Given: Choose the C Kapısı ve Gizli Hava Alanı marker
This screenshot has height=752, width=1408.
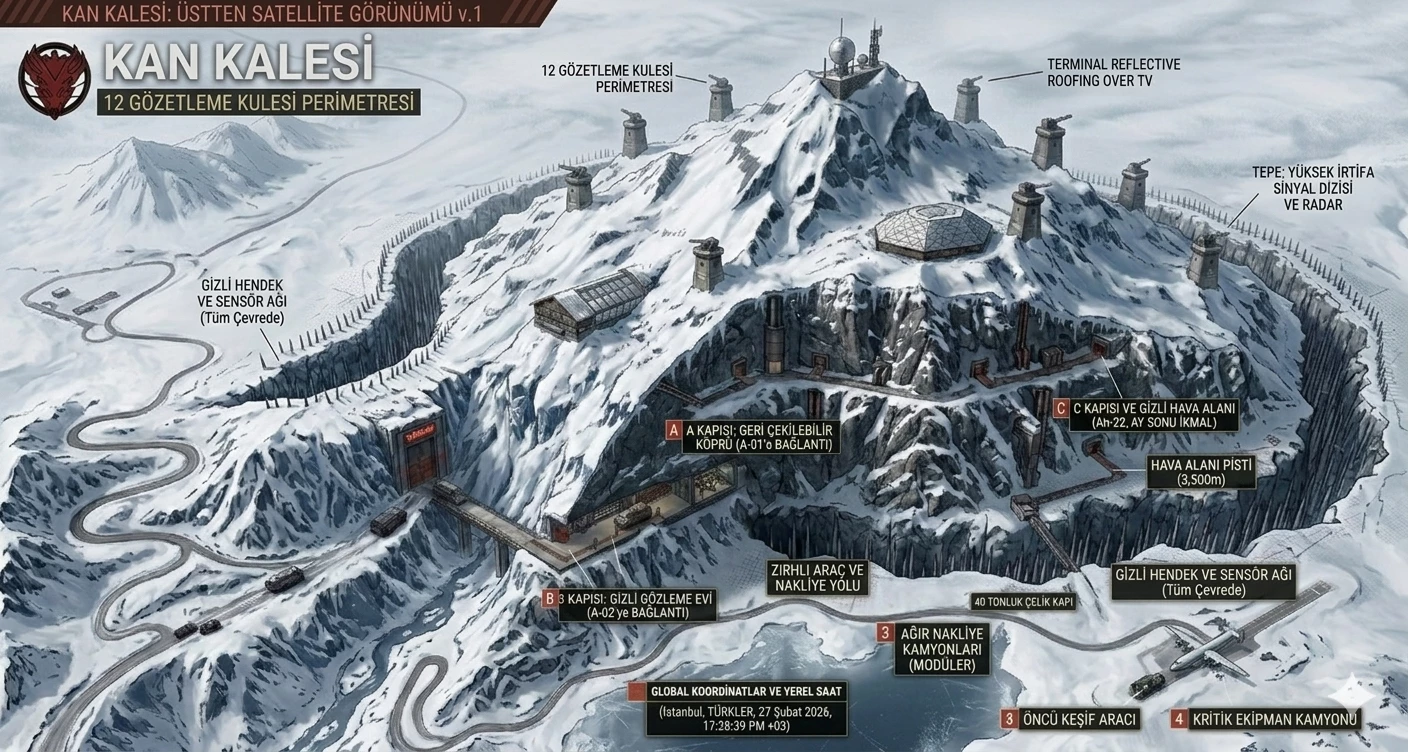Looking at the screenshot, I should [1059, 408].
